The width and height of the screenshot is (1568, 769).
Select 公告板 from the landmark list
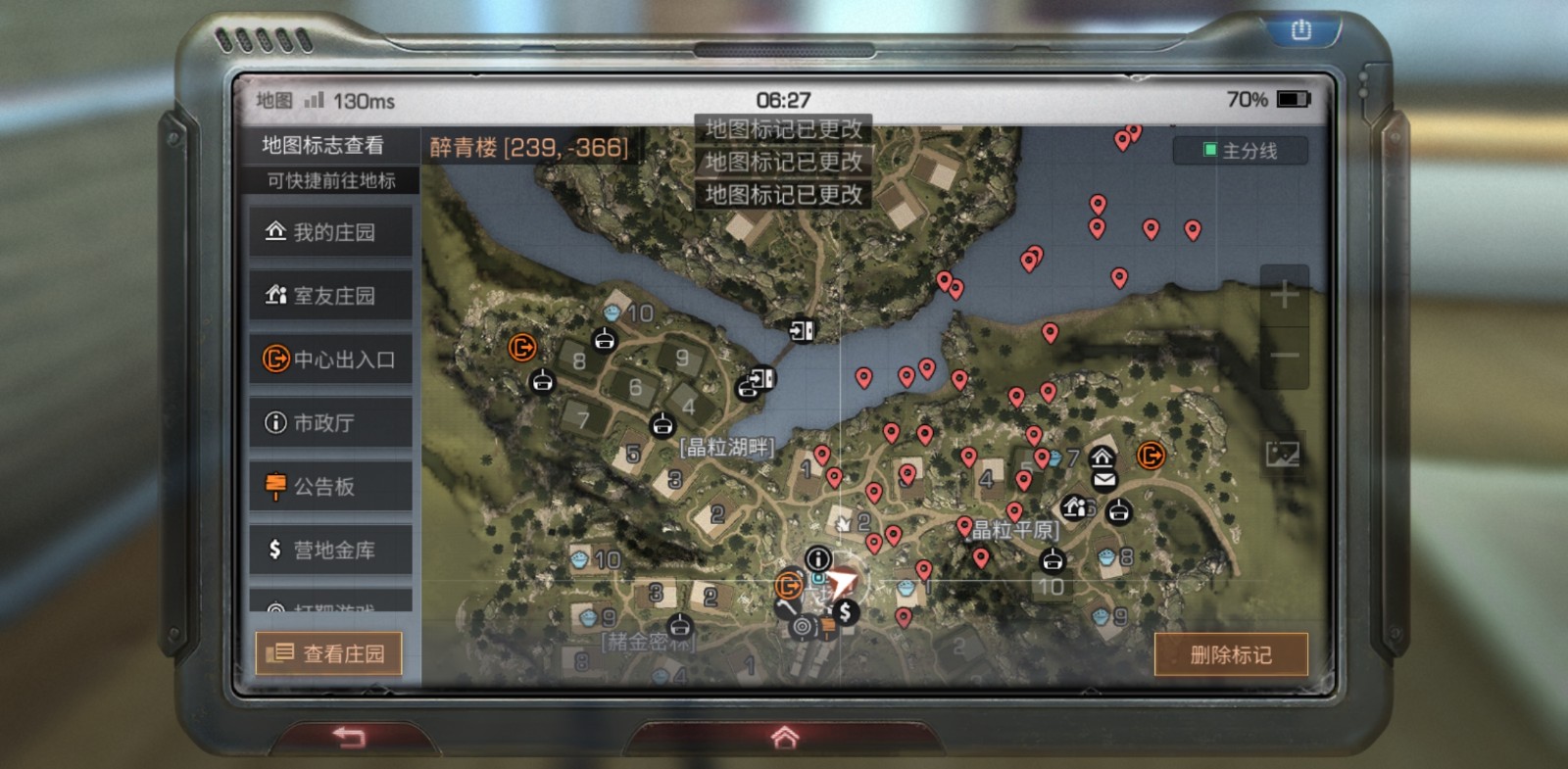click(330, 487)
